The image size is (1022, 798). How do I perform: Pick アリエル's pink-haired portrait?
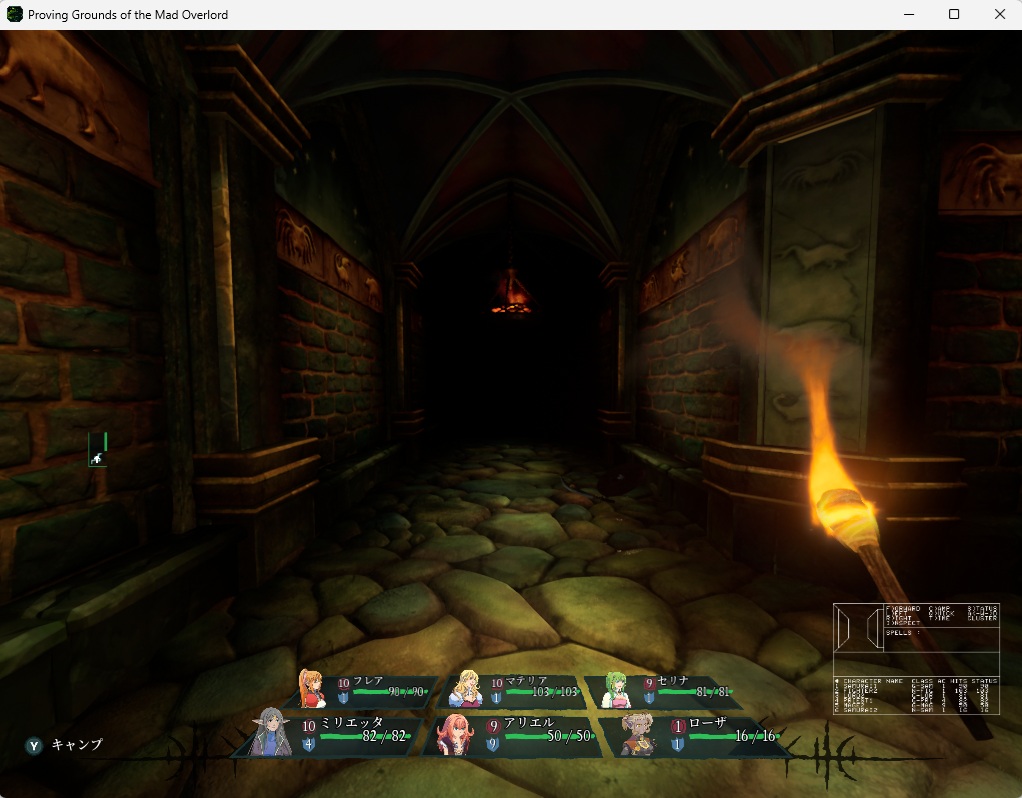click(x=455, y=733)
